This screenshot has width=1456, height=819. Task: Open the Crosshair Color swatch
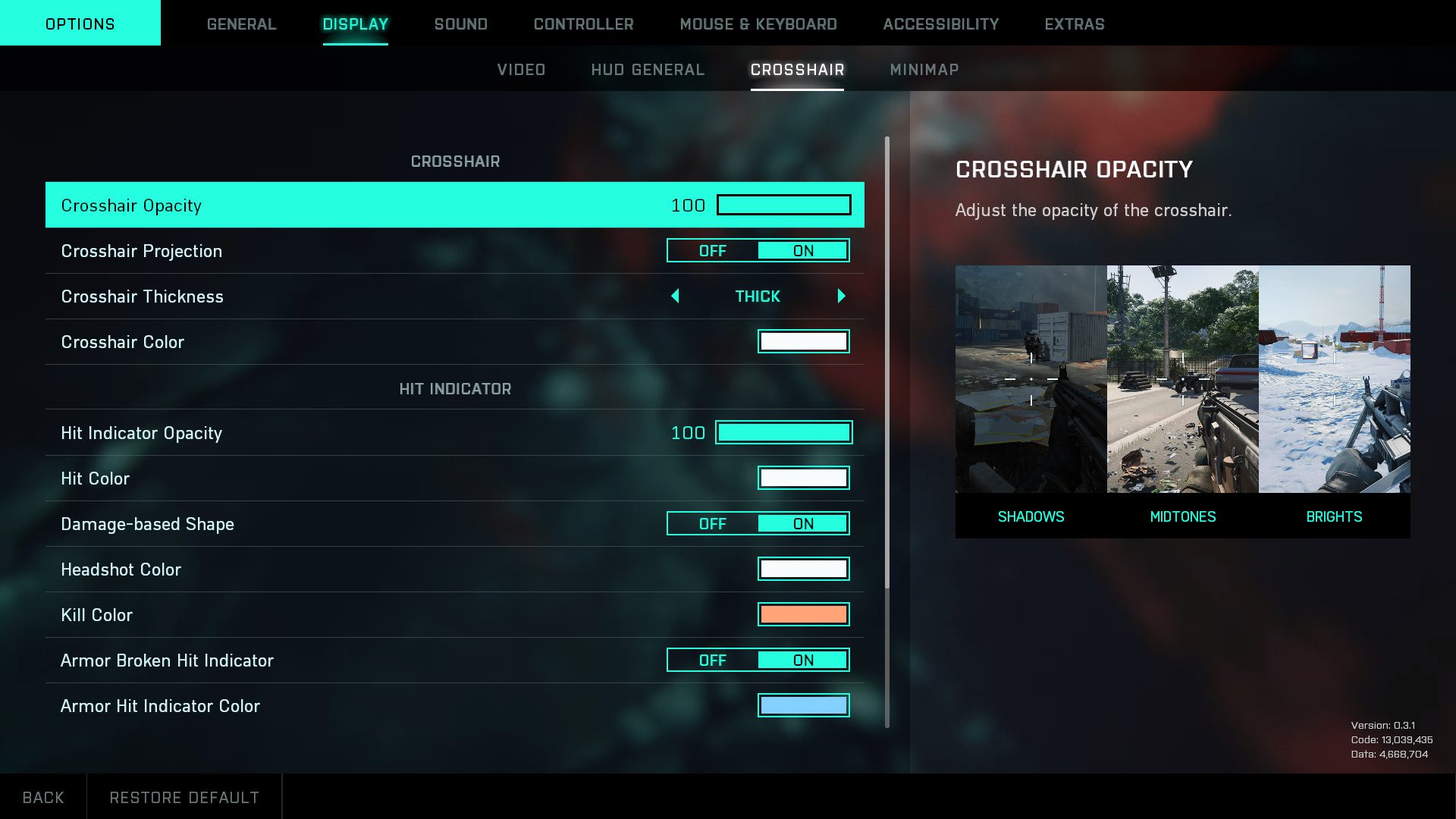(x=803, y=341)
